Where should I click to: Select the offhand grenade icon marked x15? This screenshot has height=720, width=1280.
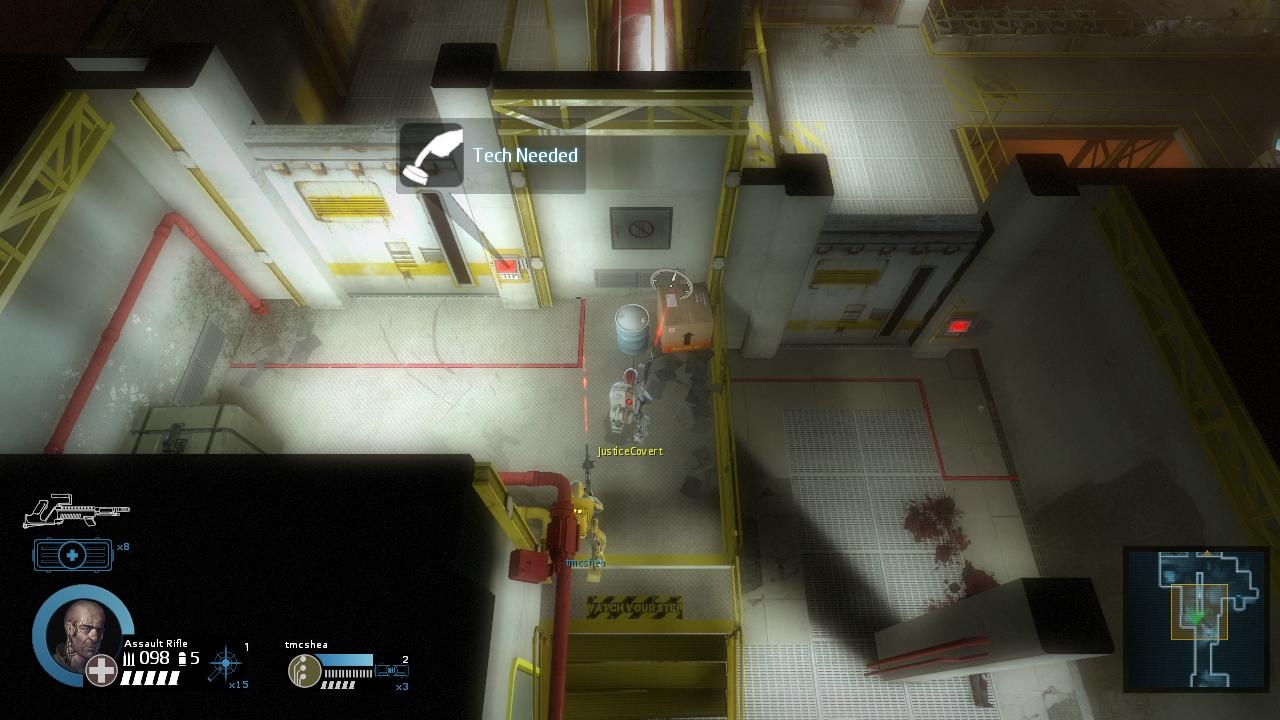coord(225,664)
